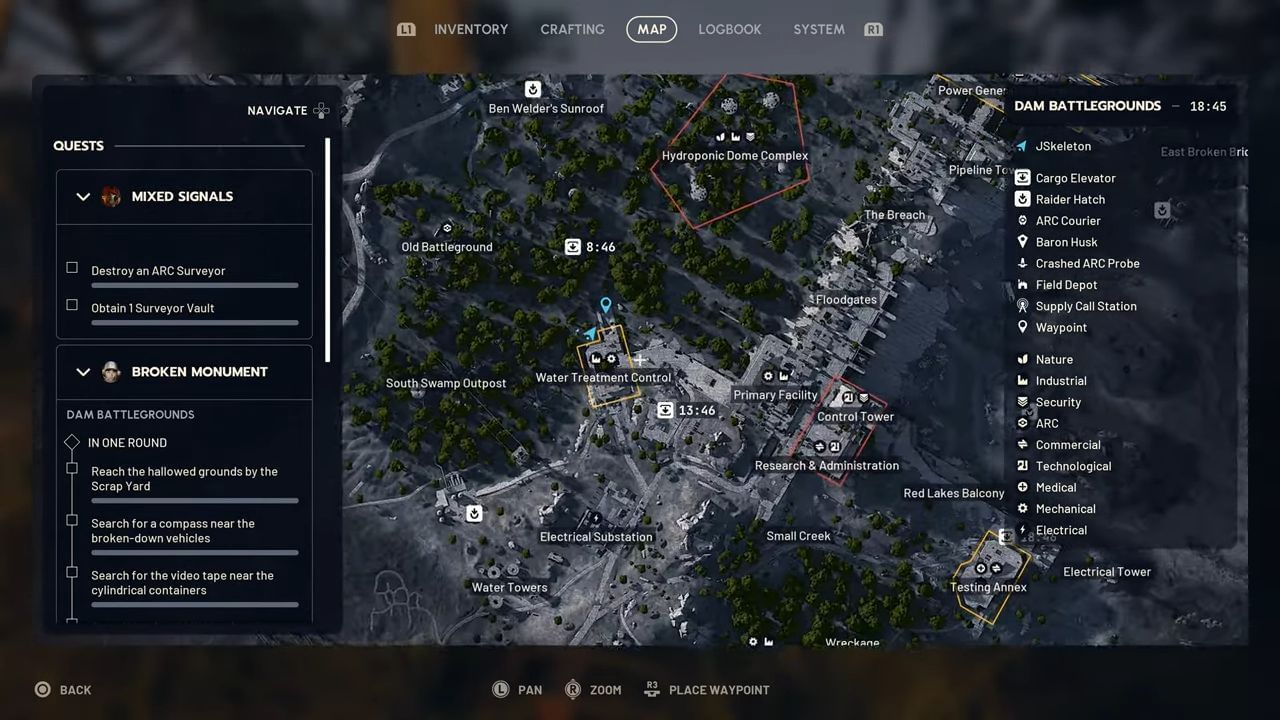Screen dimensions: 1280x720
Task: Tick the Obtain 1 Surveyor Vault checkbox
Action: [72, 305]
